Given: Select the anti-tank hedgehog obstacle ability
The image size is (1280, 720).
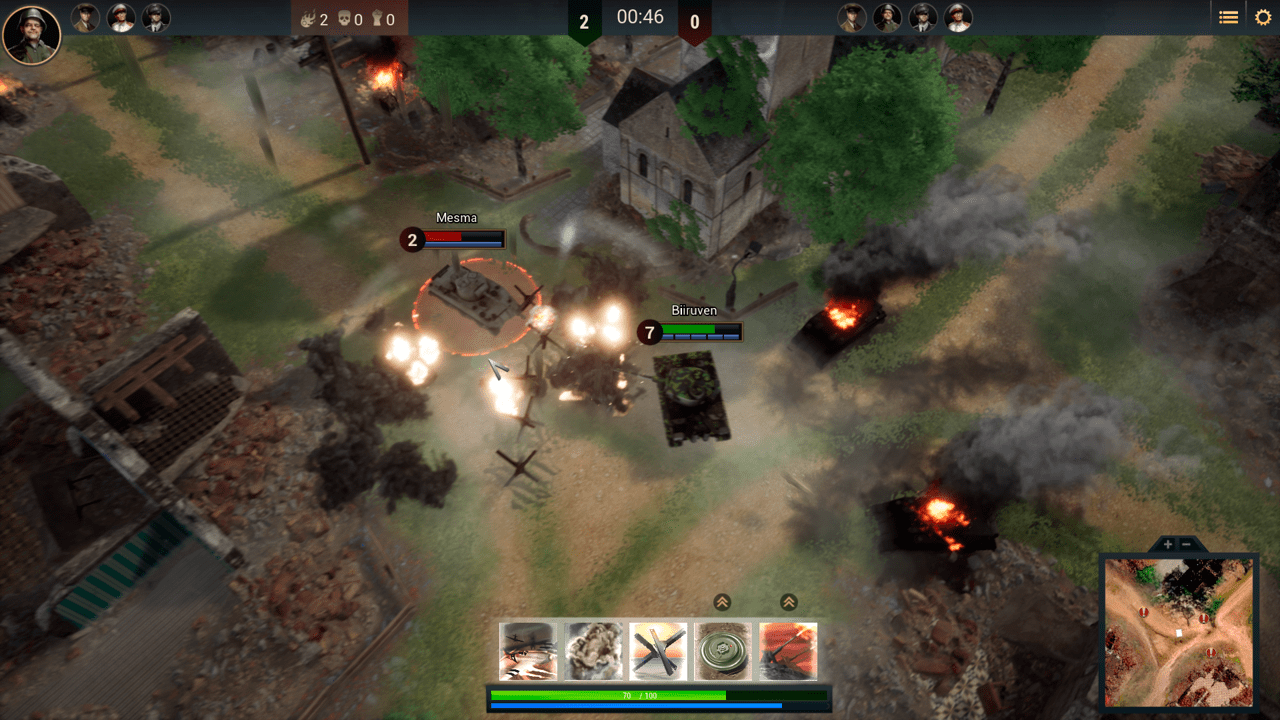Looking at the screenshot, I should (x=658, y=651).
